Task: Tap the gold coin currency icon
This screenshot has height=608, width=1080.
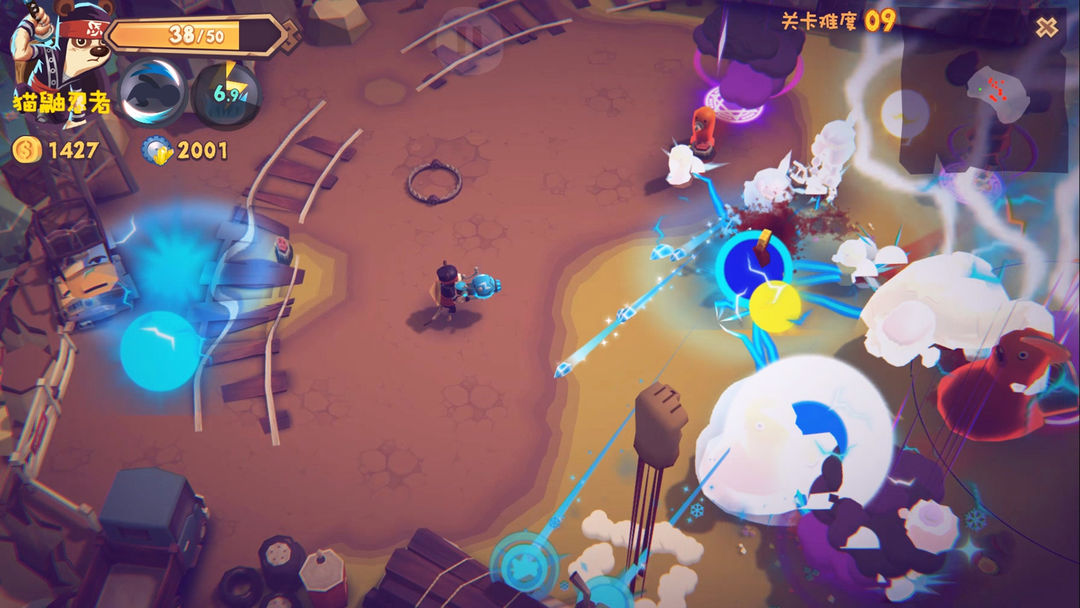Action: pyautogui.click(x=24, y=151)
